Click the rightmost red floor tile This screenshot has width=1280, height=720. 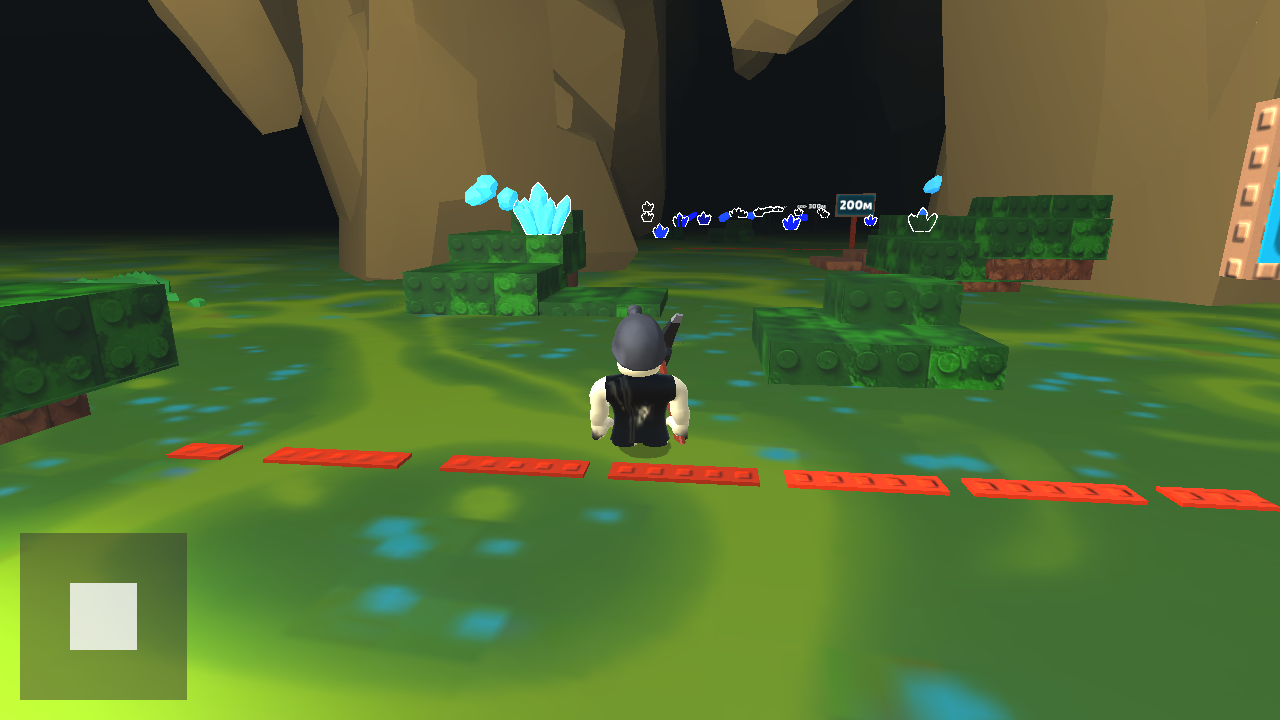(1215, 495)
